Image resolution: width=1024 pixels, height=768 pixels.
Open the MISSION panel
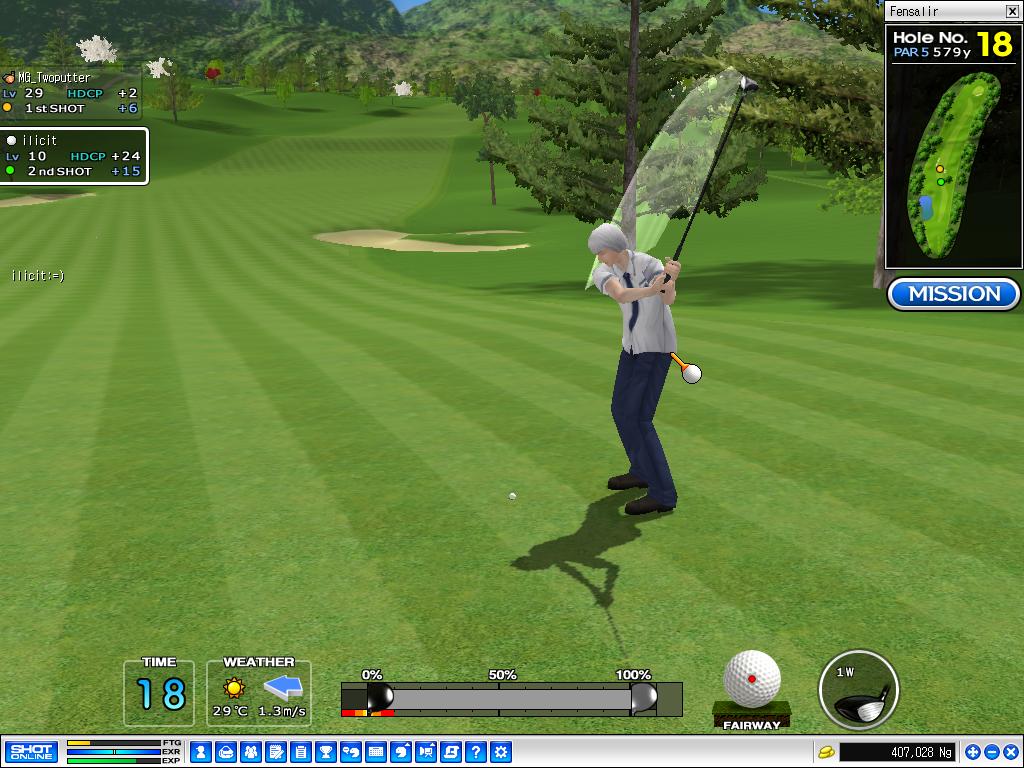pos(953,294)
